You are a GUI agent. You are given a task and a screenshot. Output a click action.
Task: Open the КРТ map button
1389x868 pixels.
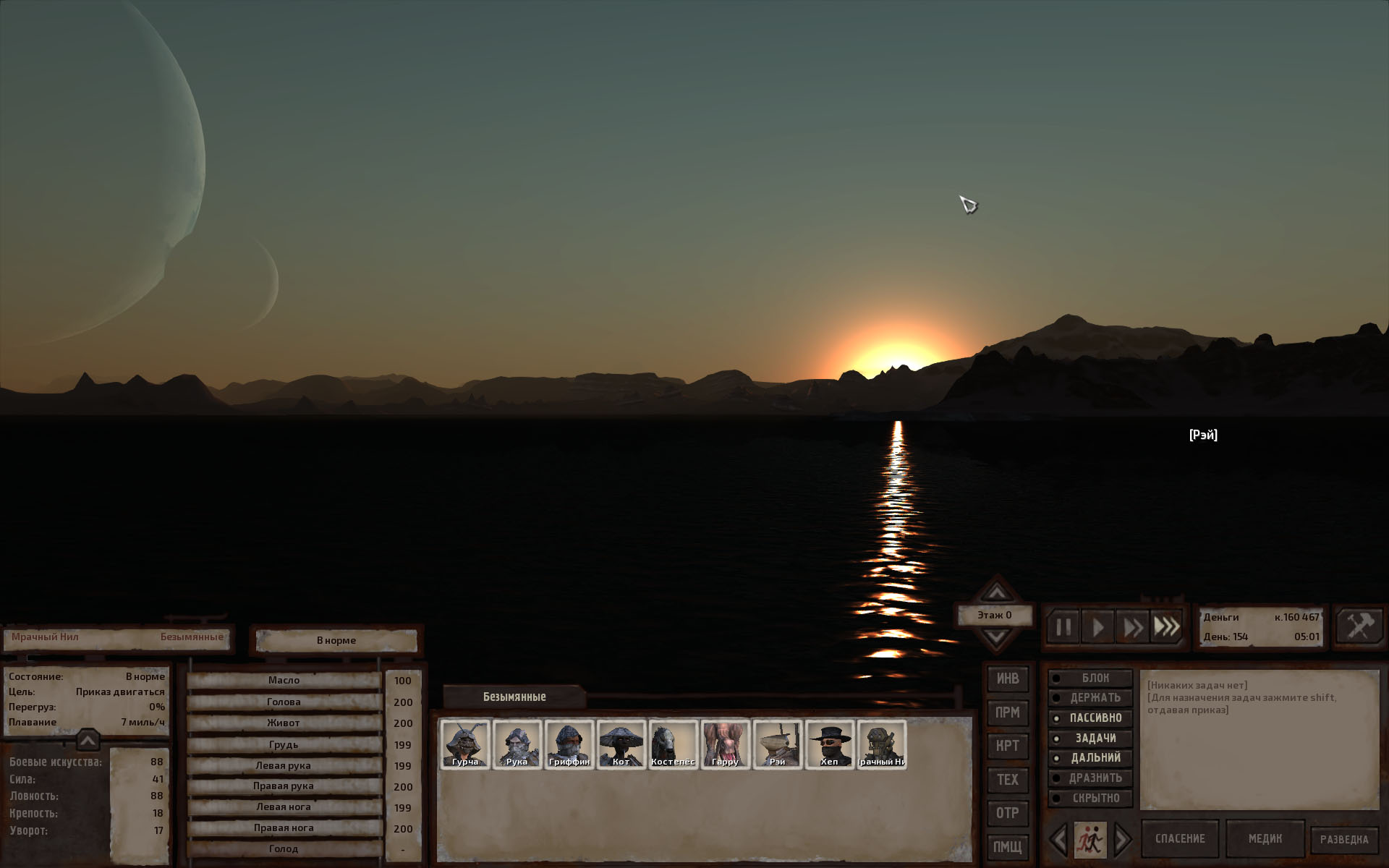point(1007,746)
